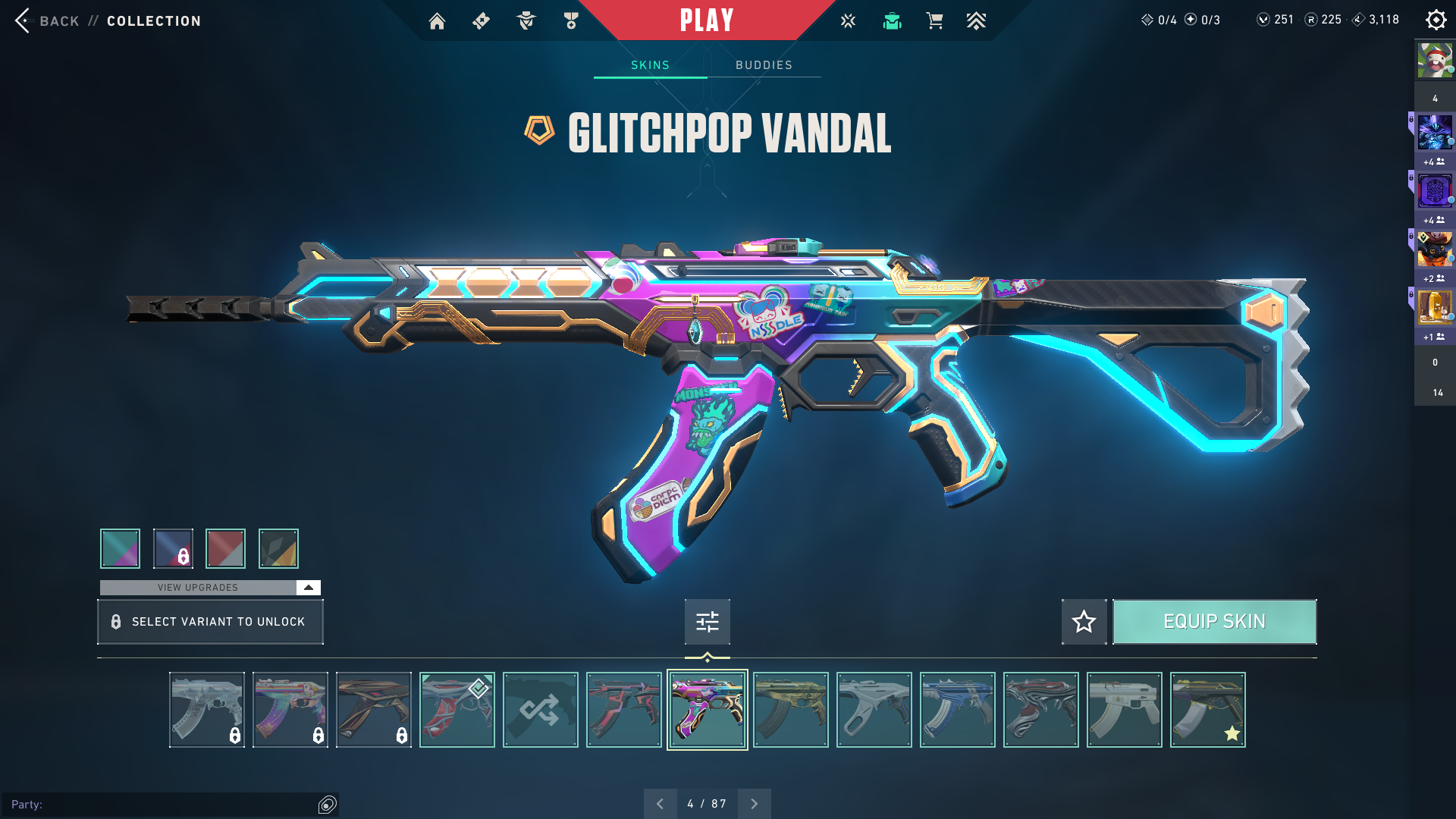Select the solid blue Vandal skin thumbnail
The image size is (1456, 819).
click(957, 710)
